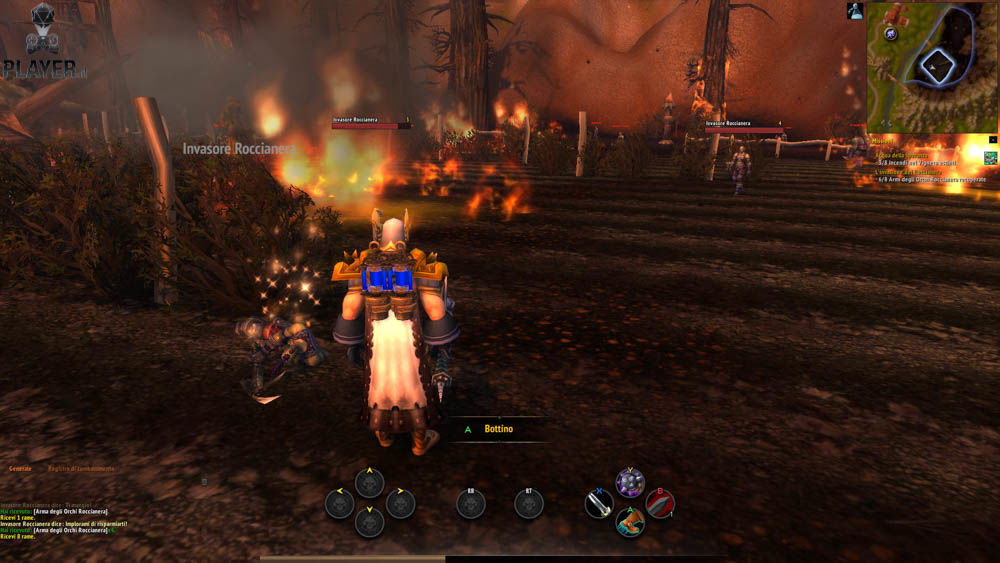Use the spiked purple orb ability
Image resolution: width=1000 pixels, height=563 pixels.
point(630,483)
